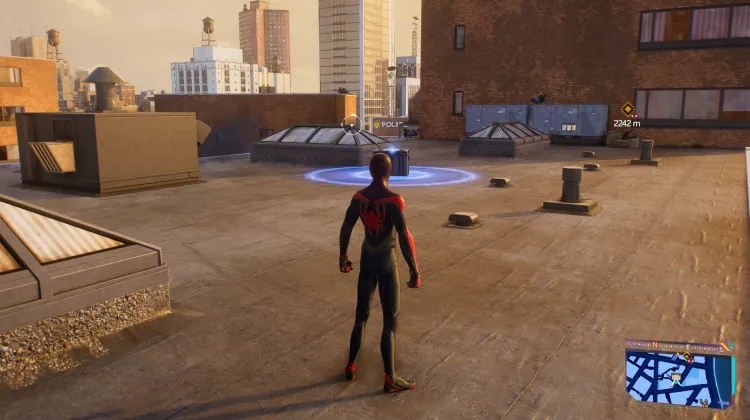Select the yellow diamond waypoint marker
This screenshot has width=750, height=420.
627,108
